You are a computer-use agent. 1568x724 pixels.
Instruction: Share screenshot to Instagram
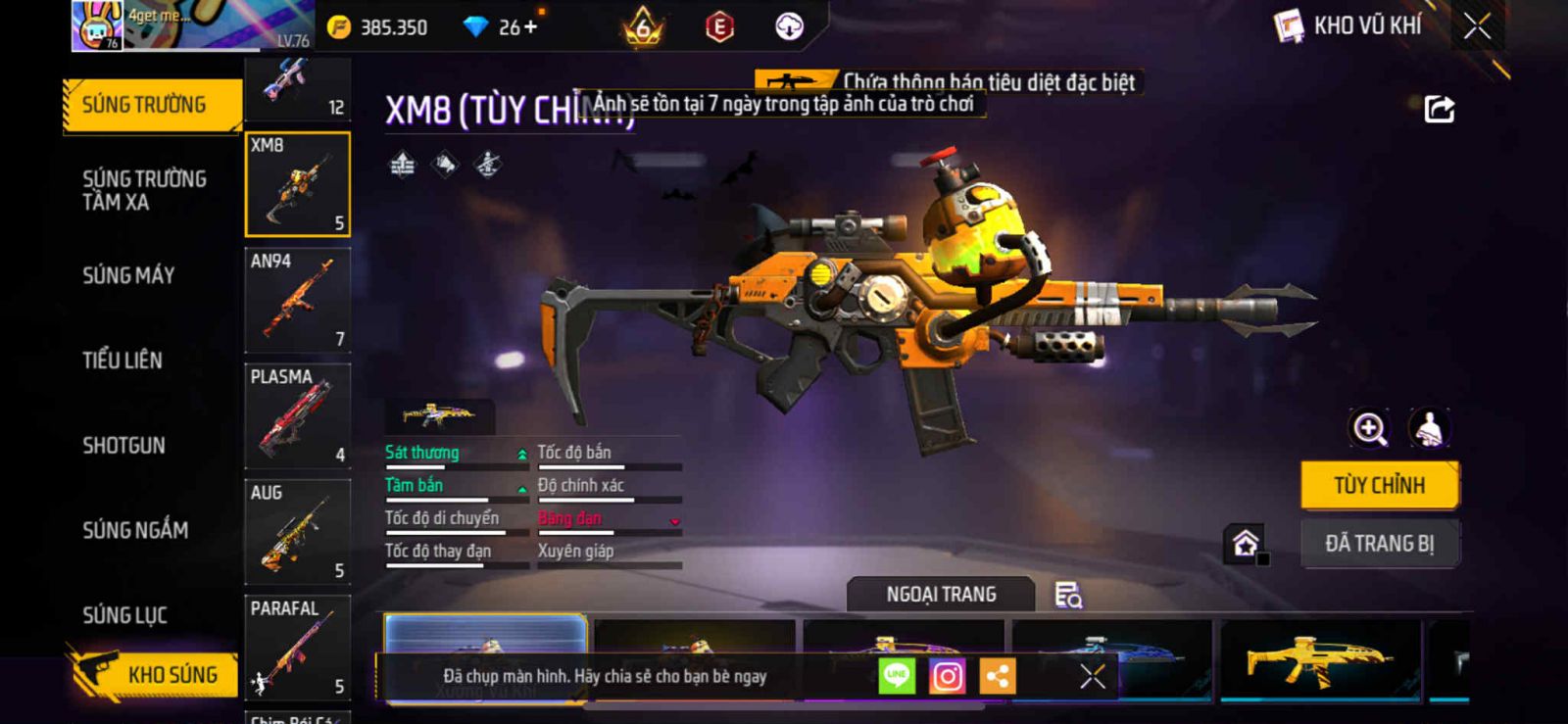947,676
